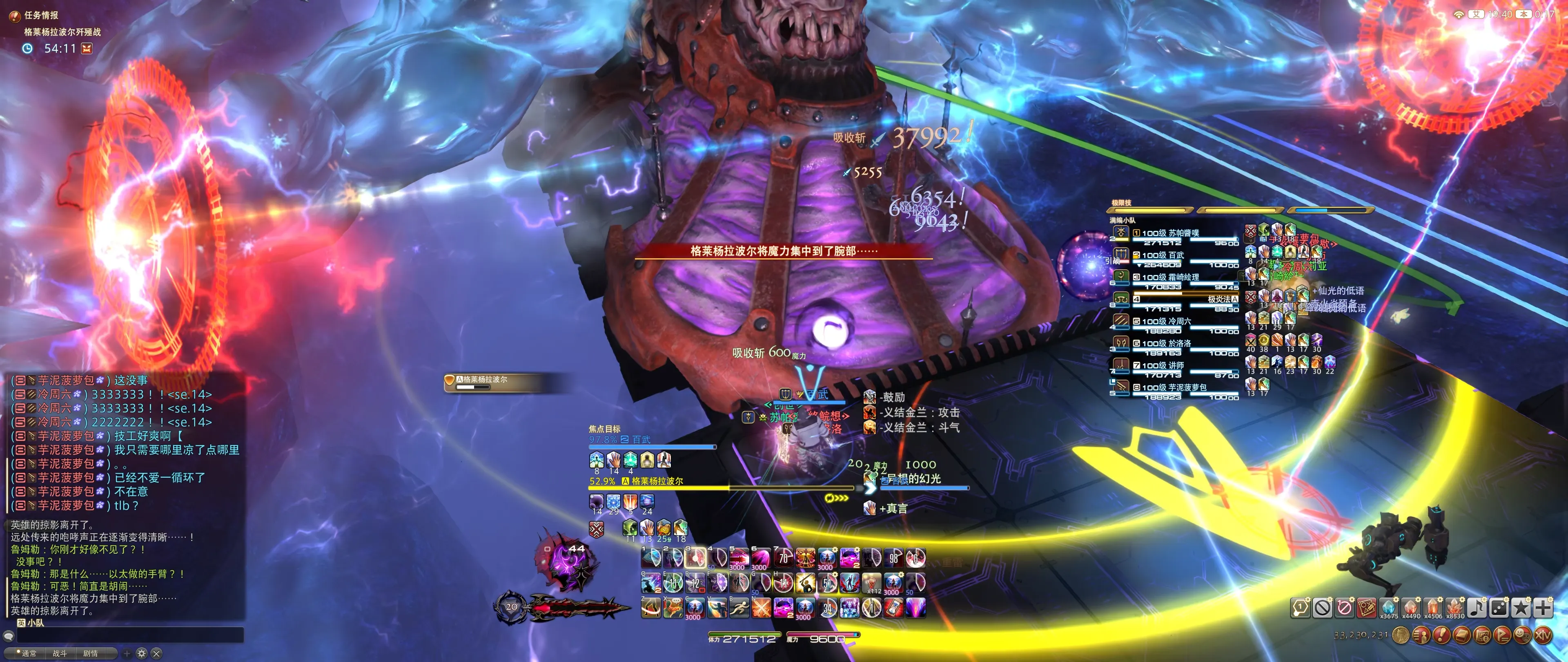Use the sprint running-figure action

(x=739, y=607)
